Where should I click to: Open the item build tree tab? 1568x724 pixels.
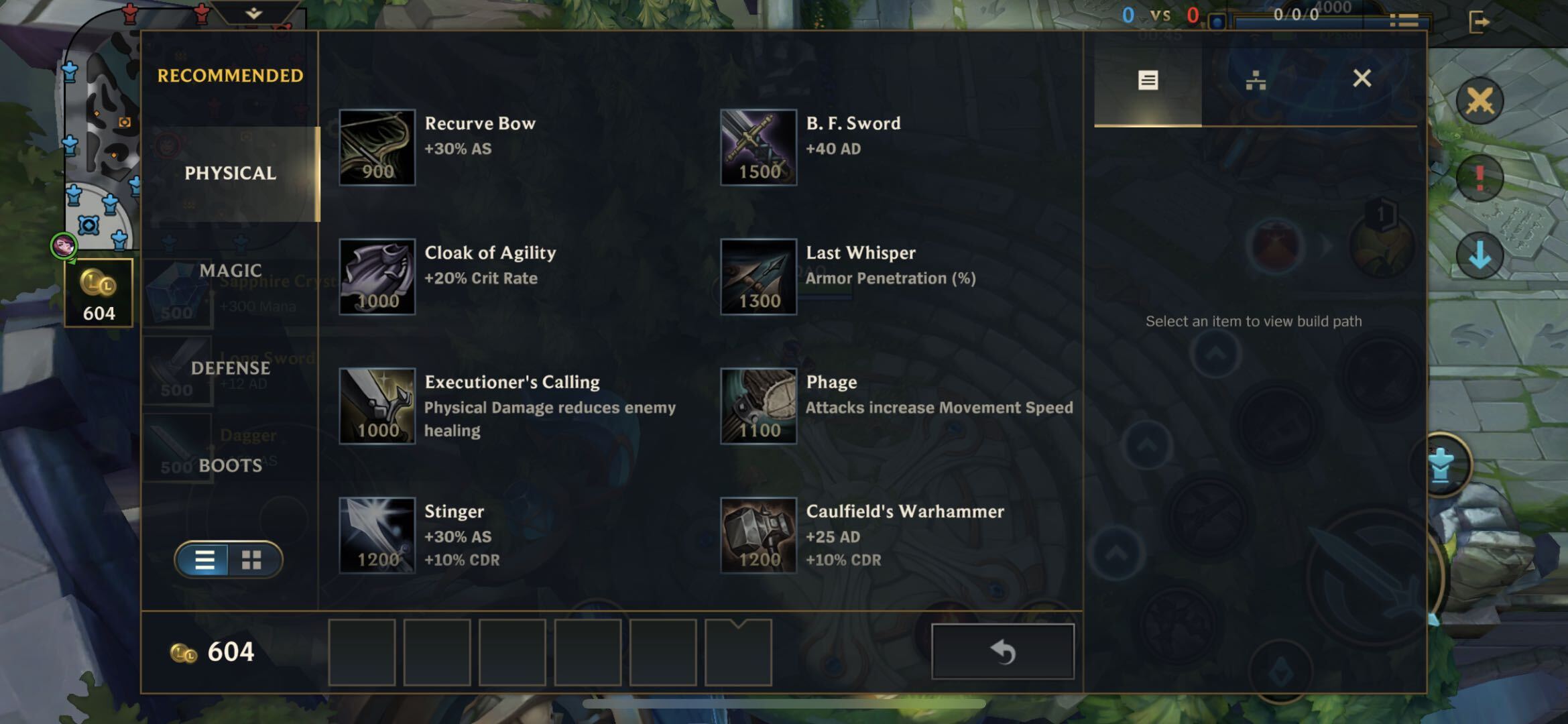pyautogui.click(x=1255, y=80)
